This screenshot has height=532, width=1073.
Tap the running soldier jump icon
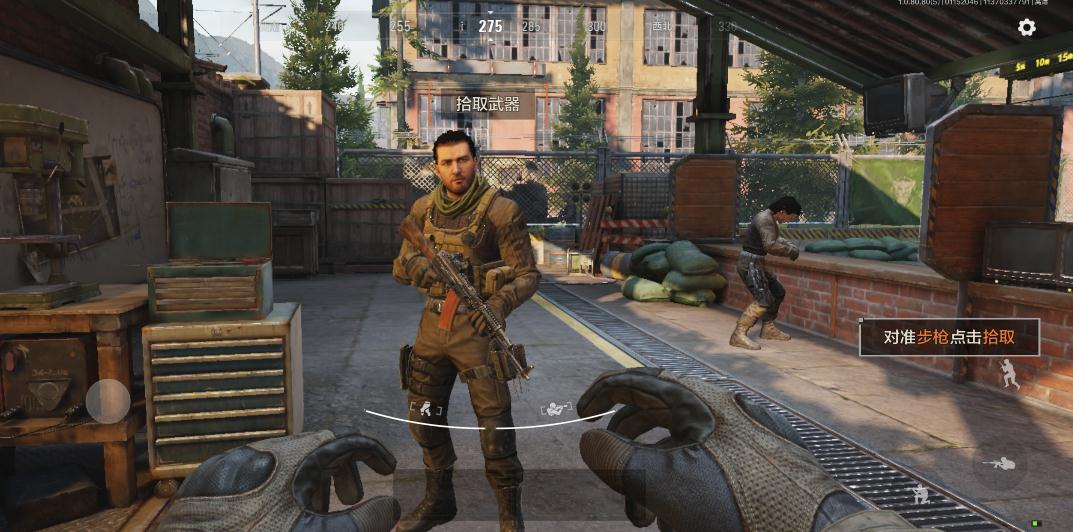click(1010, 373)
